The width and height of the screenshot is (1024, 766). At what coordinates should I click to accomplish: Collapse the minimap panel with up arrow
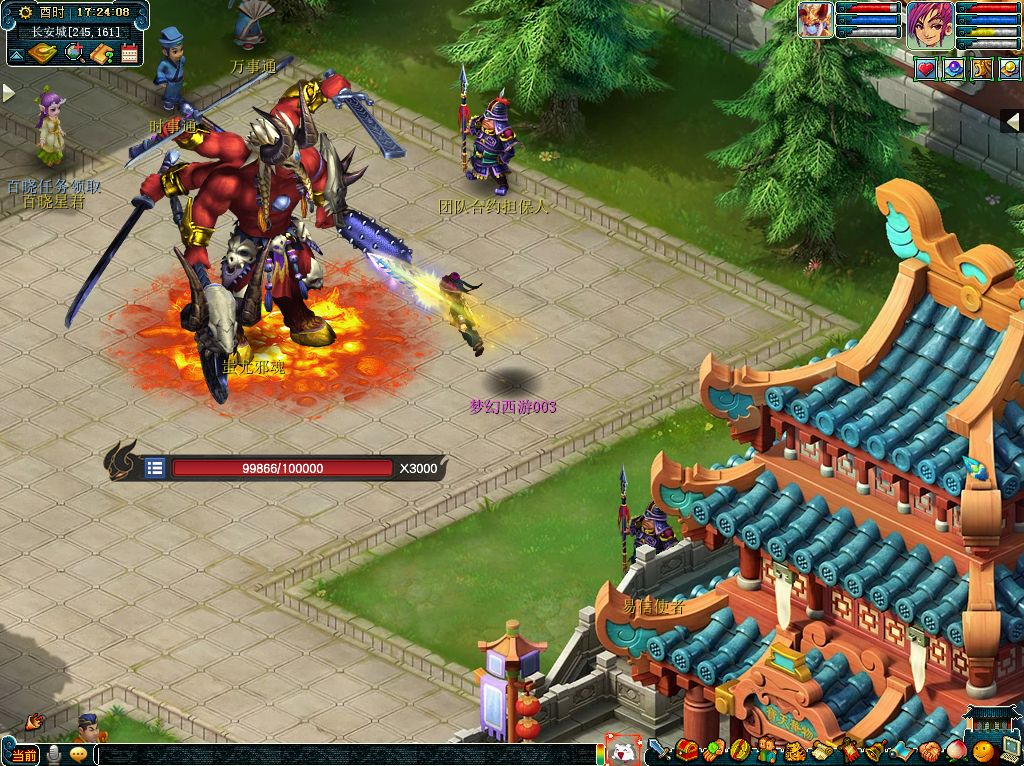tap(16, 53)
